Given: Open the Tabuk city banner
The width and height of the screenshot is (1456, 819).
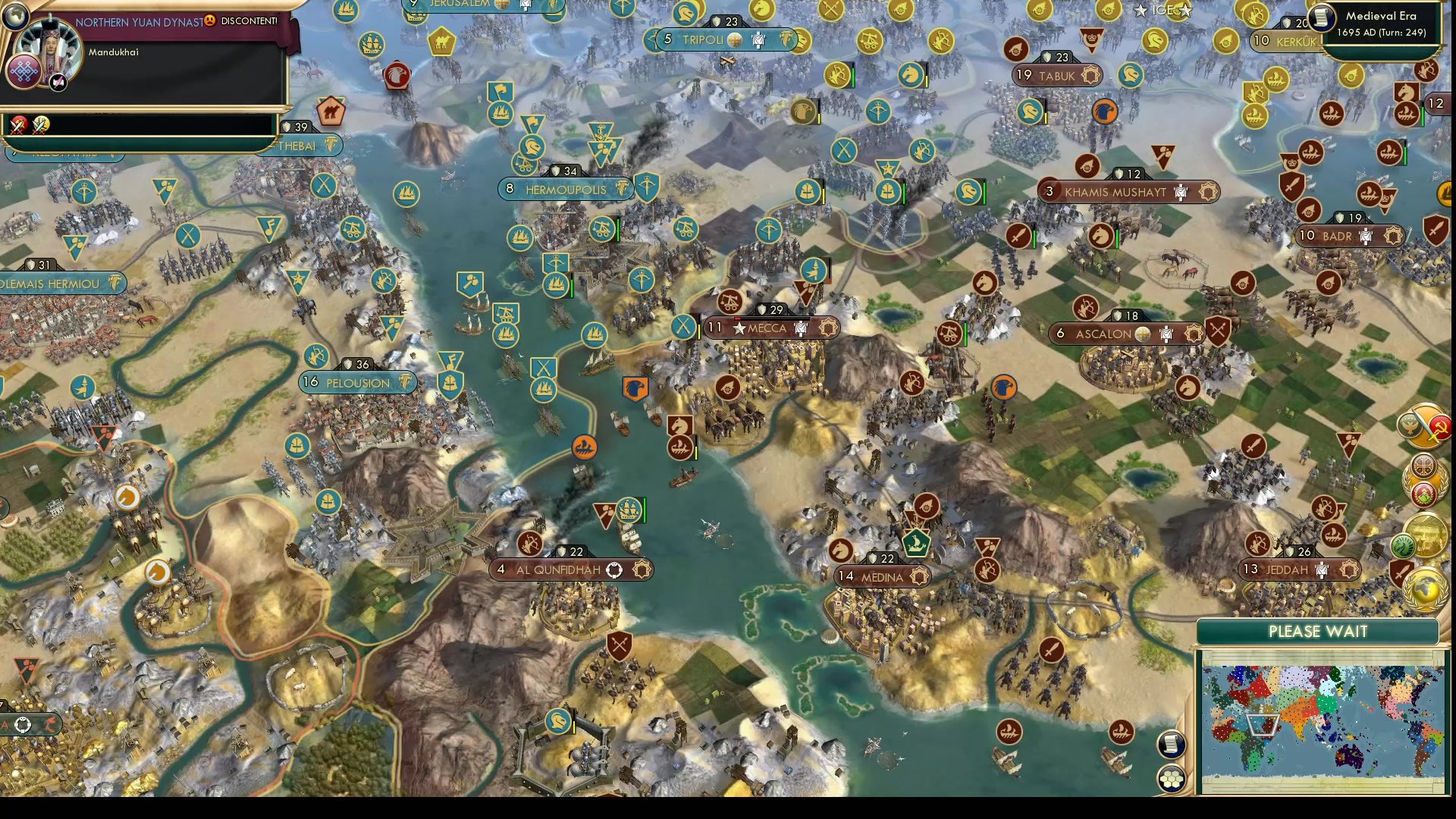Looking at the screenshot, I should click(x=1054, y=75).
